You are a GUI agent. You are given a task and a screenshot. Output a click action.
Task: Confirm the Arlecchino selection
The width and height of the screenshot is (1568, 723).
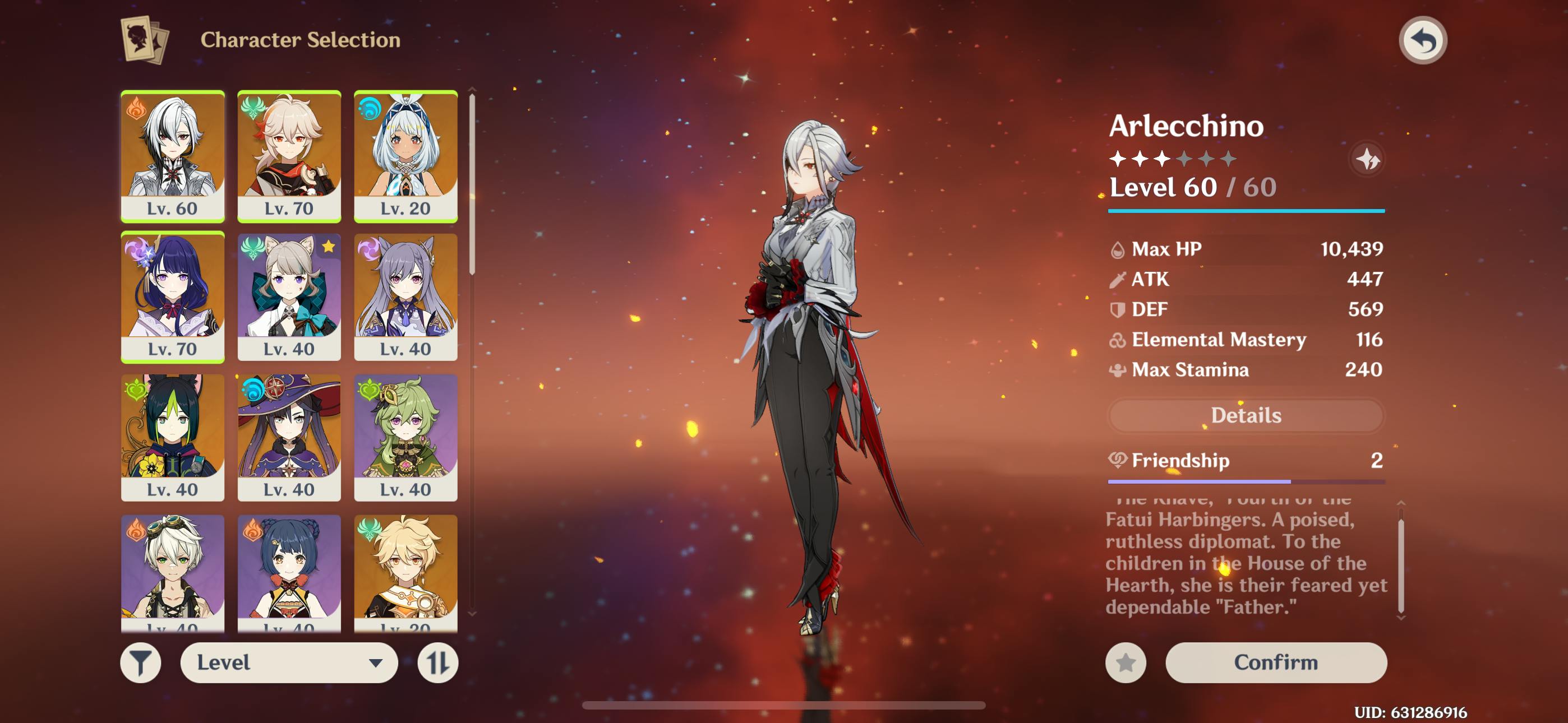[x=1276, y=662]
